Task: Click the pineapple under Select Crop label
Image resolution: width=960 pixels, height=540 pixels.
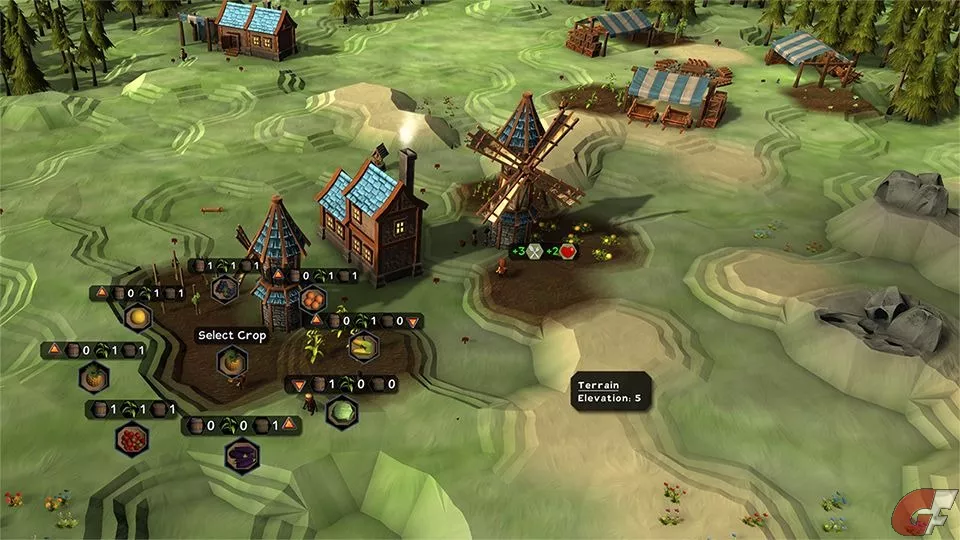Action: tap(234, 360)
